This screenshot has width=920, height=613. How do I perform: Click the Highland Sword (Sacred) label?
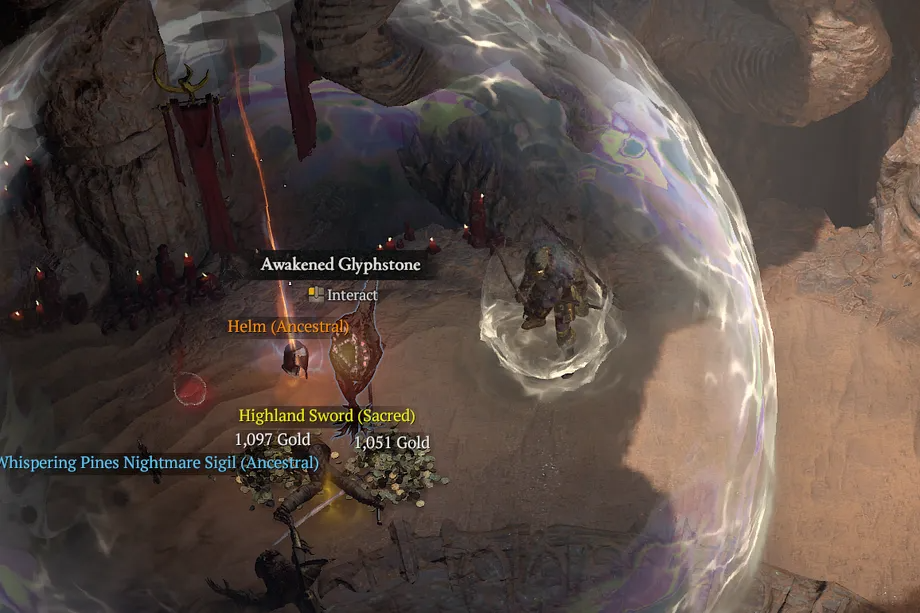(326, 415)
